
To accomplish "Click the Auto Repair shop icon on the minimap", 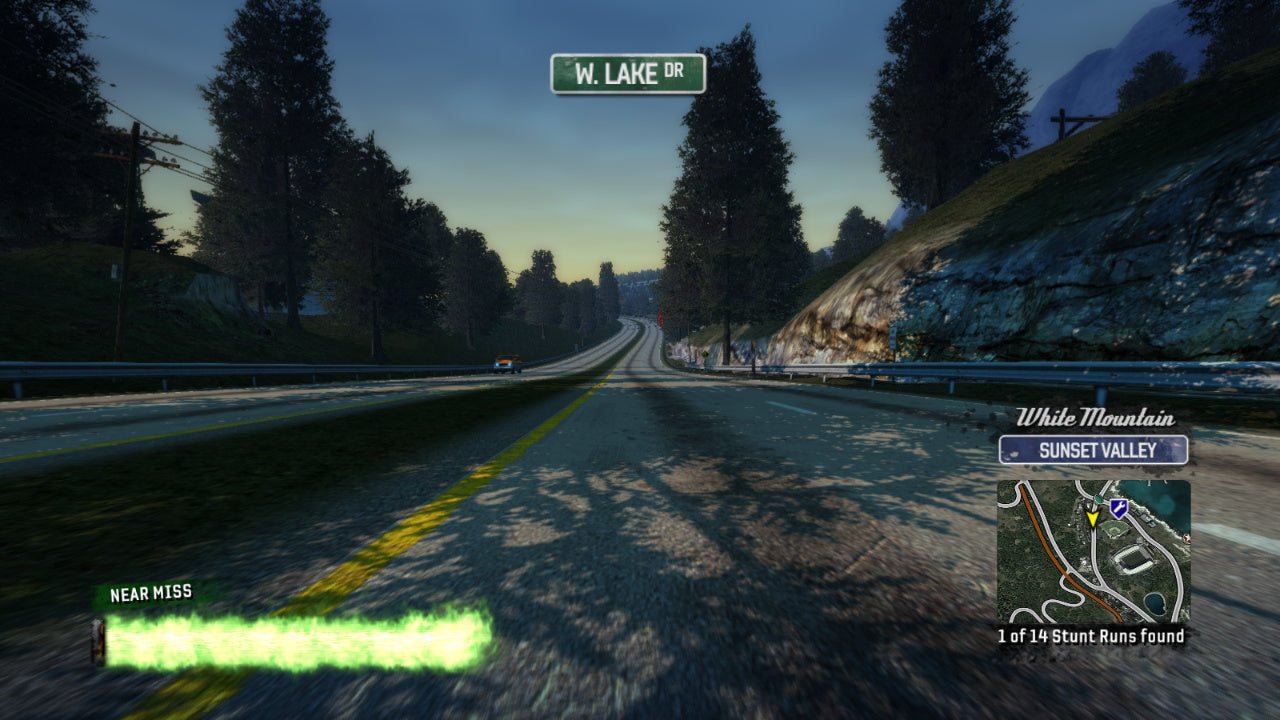I will click(1117, 508).
